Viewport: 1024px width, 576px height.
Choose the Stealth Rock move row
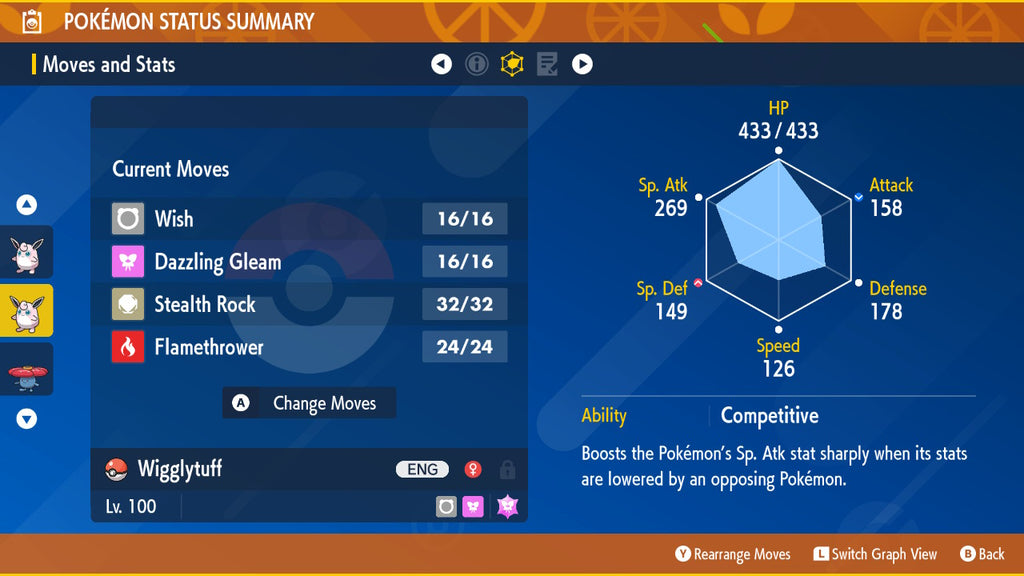coord(309,304)
